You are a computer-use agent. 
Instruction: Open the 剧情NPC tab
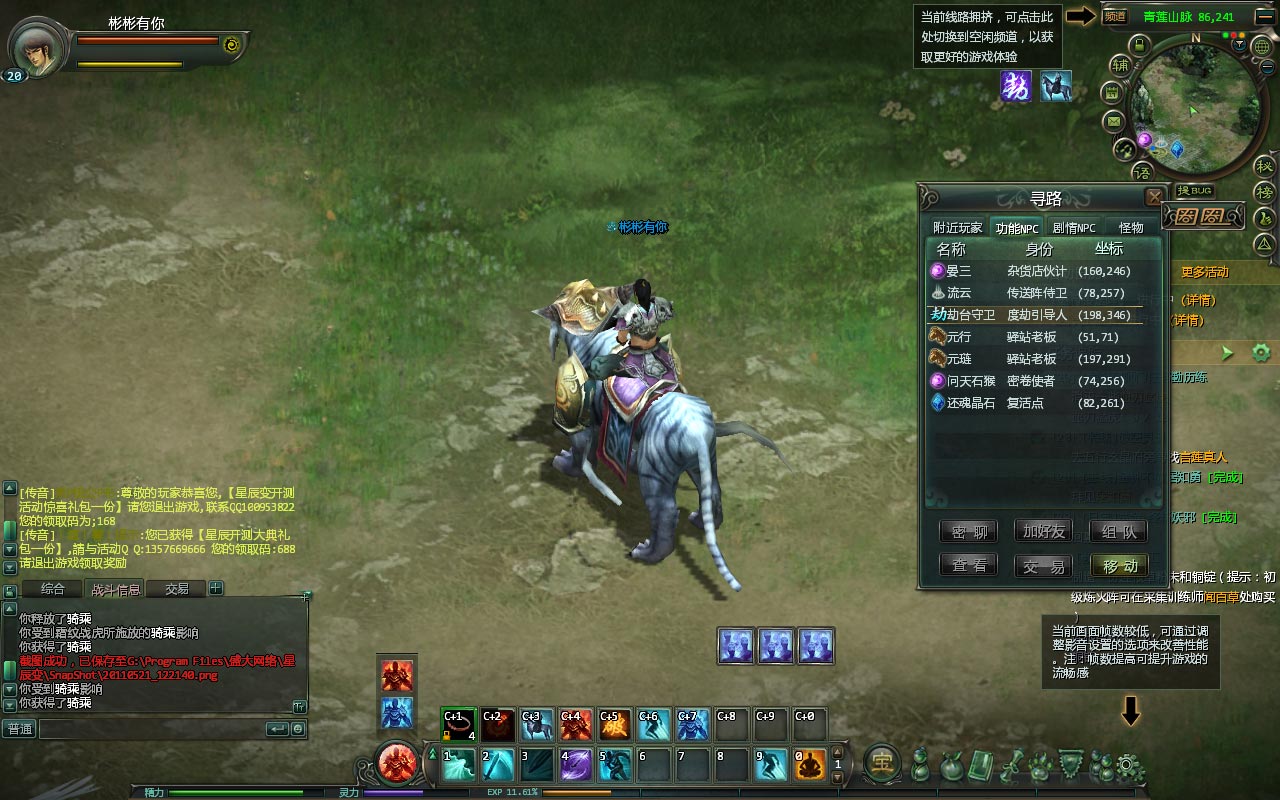pyautogui.click(x=1074, y=228)
